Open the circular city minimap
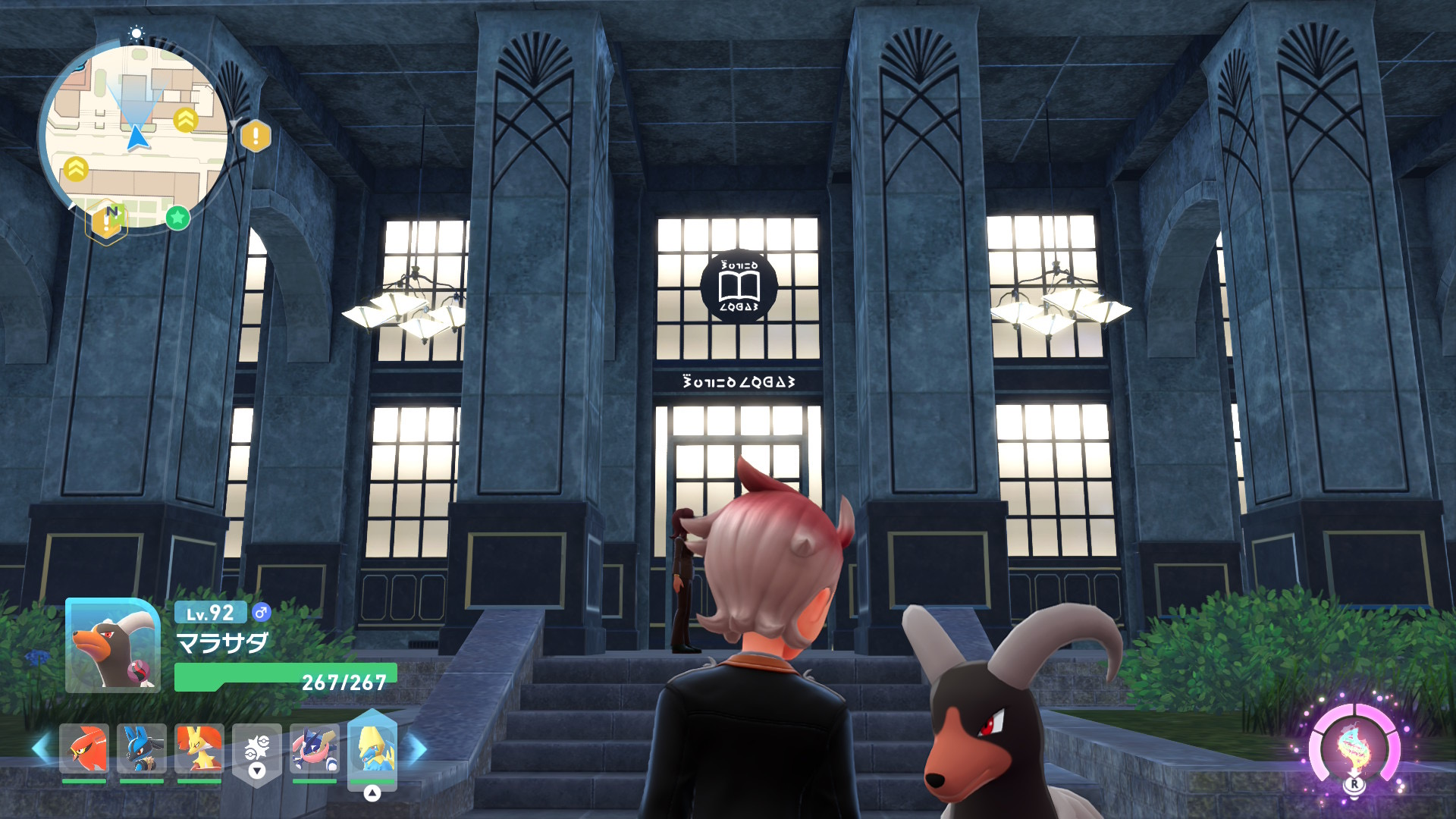The width and height of the screenshot is (1456, 819). click(x=135, y=135)
